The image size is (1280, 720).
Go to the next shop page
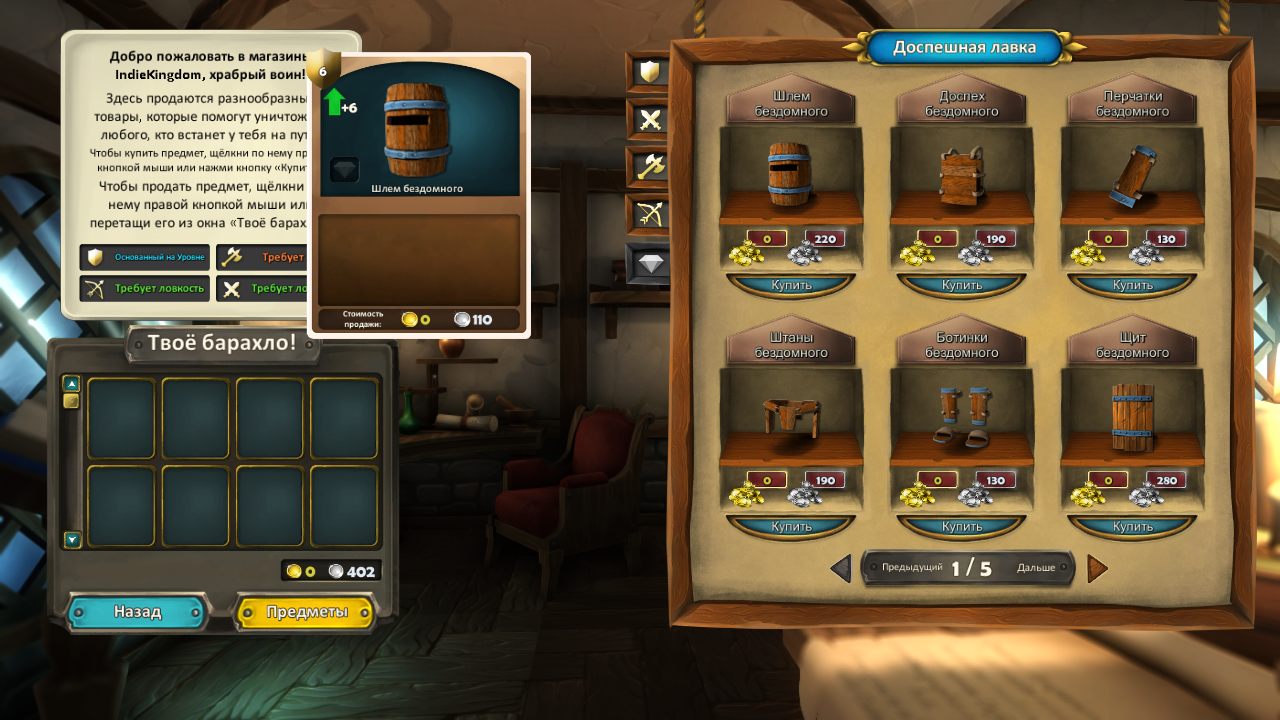[1097, 568]
